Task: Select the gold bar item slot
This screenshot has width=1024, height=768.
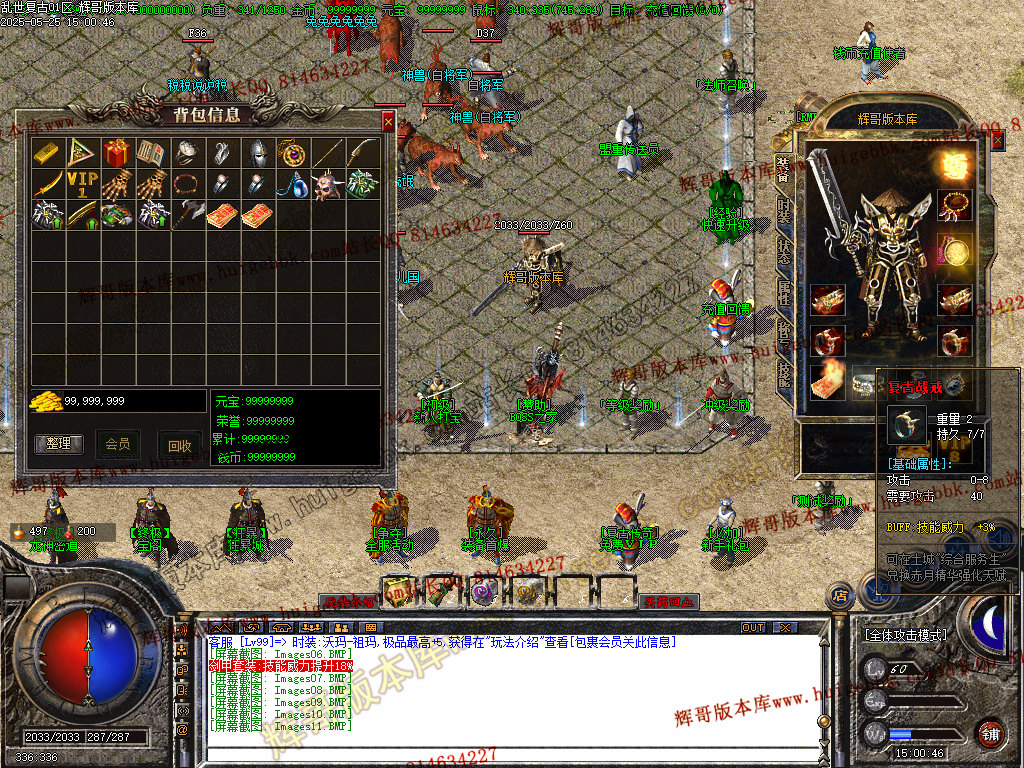Action: point(47,153)
